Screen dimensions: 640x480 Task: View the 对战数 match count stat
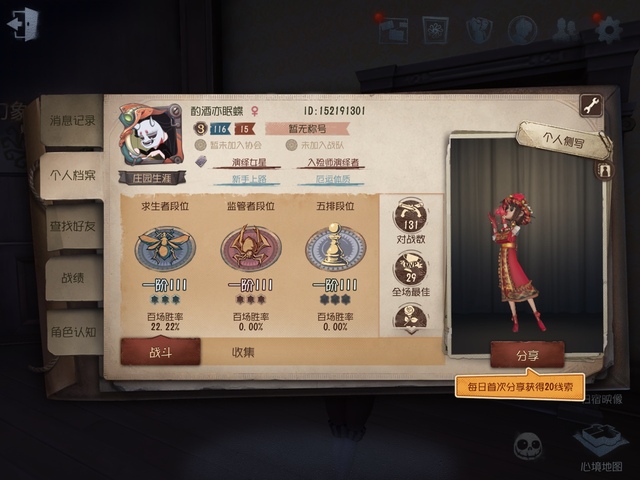pos(410,219)
